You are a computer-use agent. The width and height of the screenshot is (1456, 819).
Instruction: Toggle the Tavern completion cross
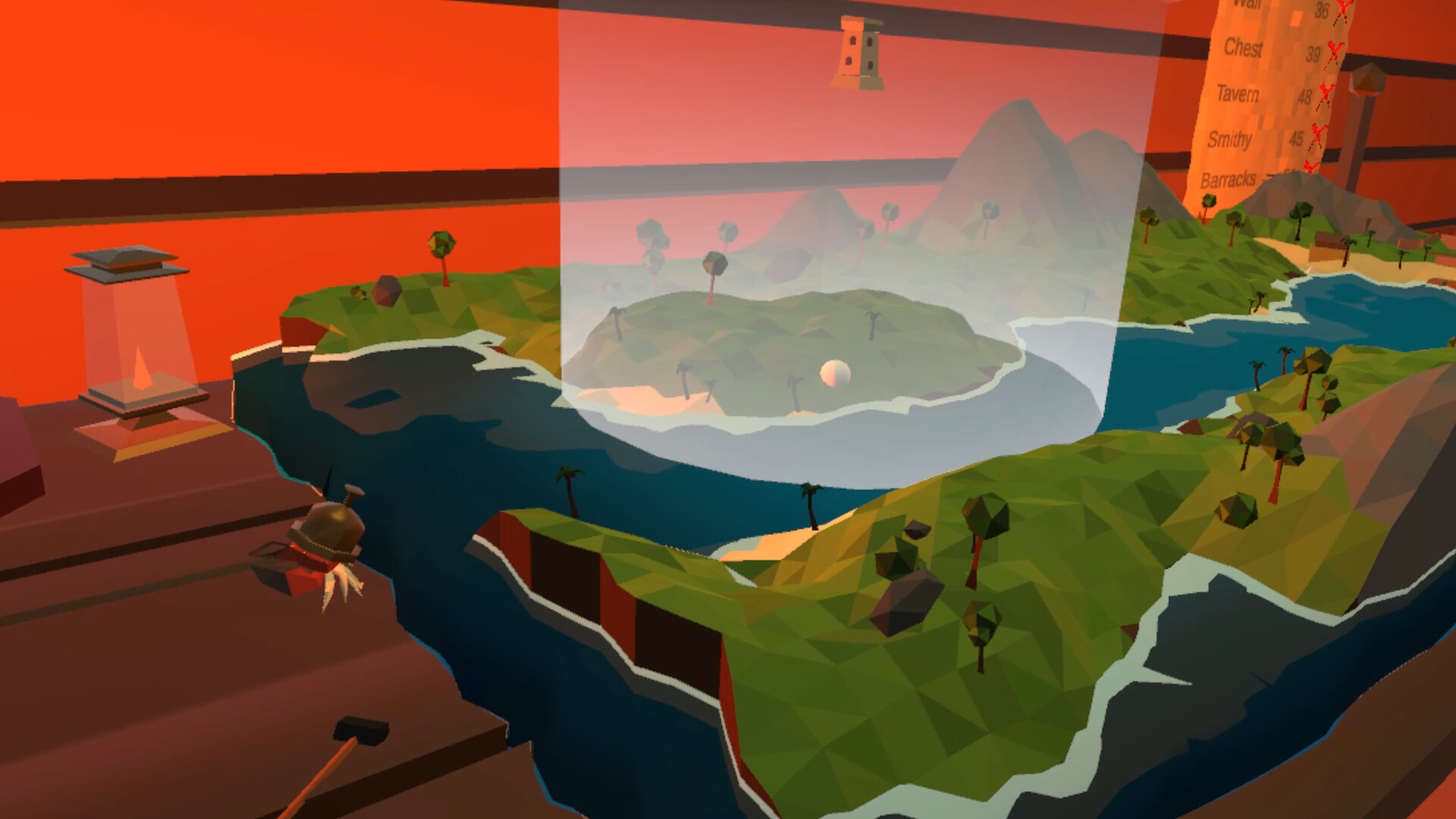tap(1326, 95)
